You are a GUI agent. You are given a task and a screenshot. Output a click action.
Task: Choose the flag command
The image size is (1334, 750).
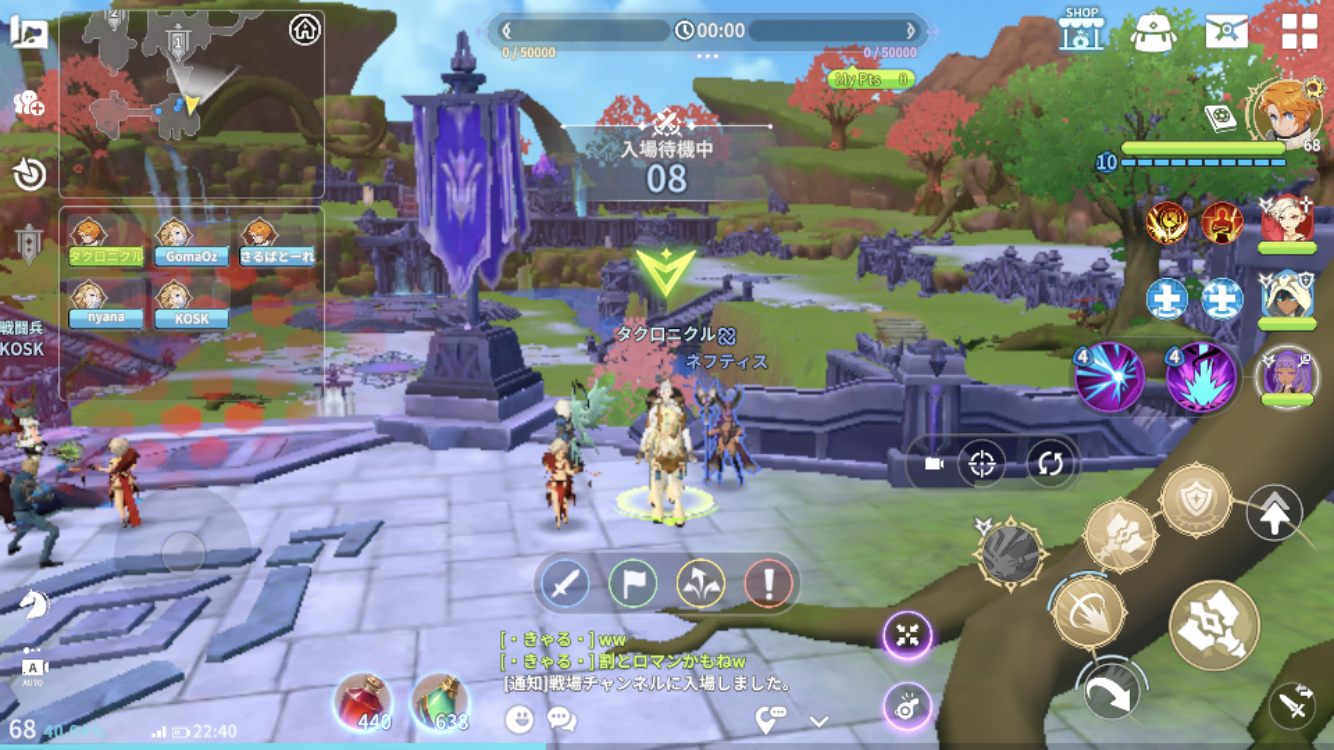click(x=633, y=583)
